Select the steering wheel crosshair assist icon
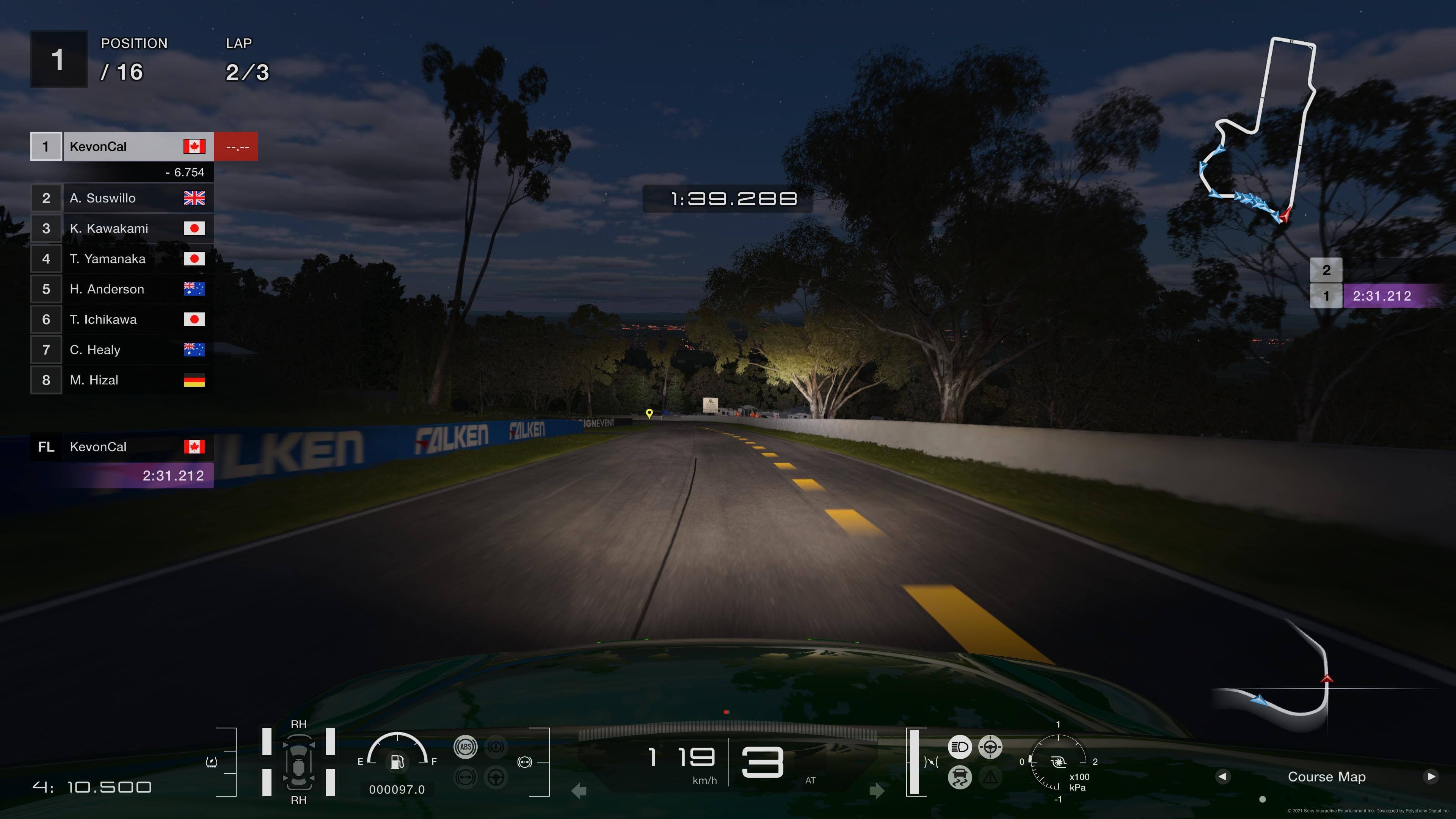Viewport: 1456px width, 819px height. [x=990, y=747]
